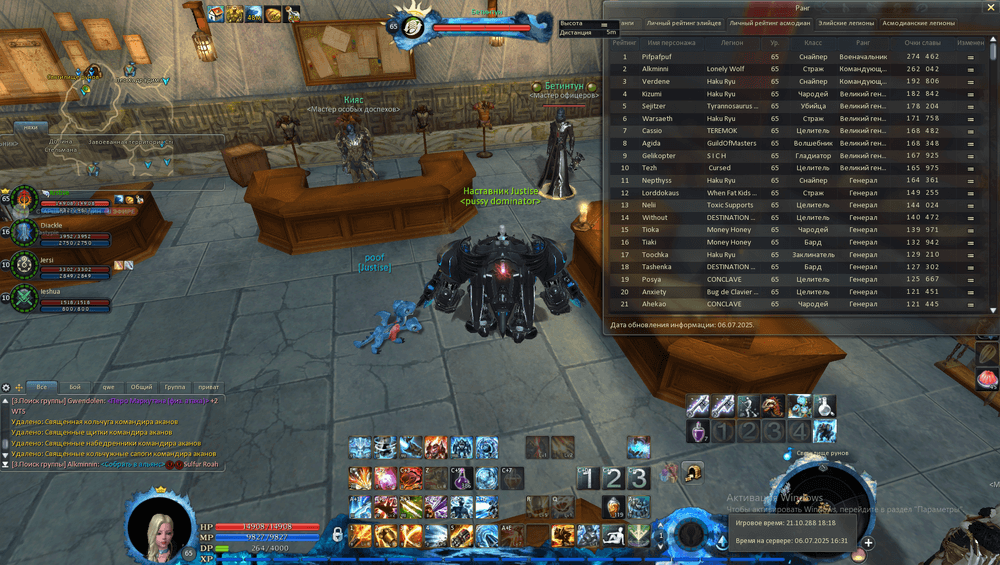Sort ranking by Очки славы column header

[923, 43]
